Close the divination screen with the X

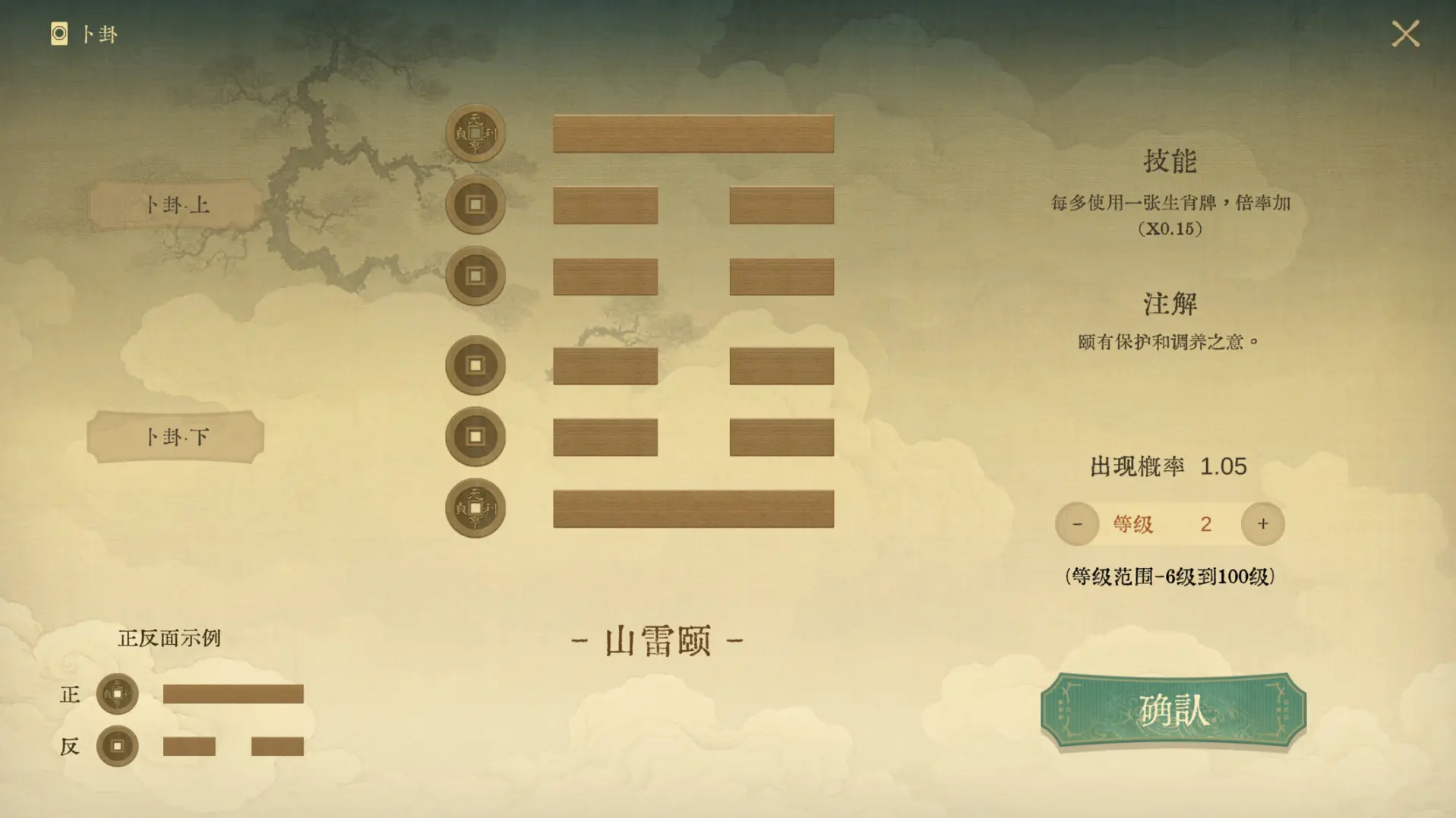tap(1407, 33)
